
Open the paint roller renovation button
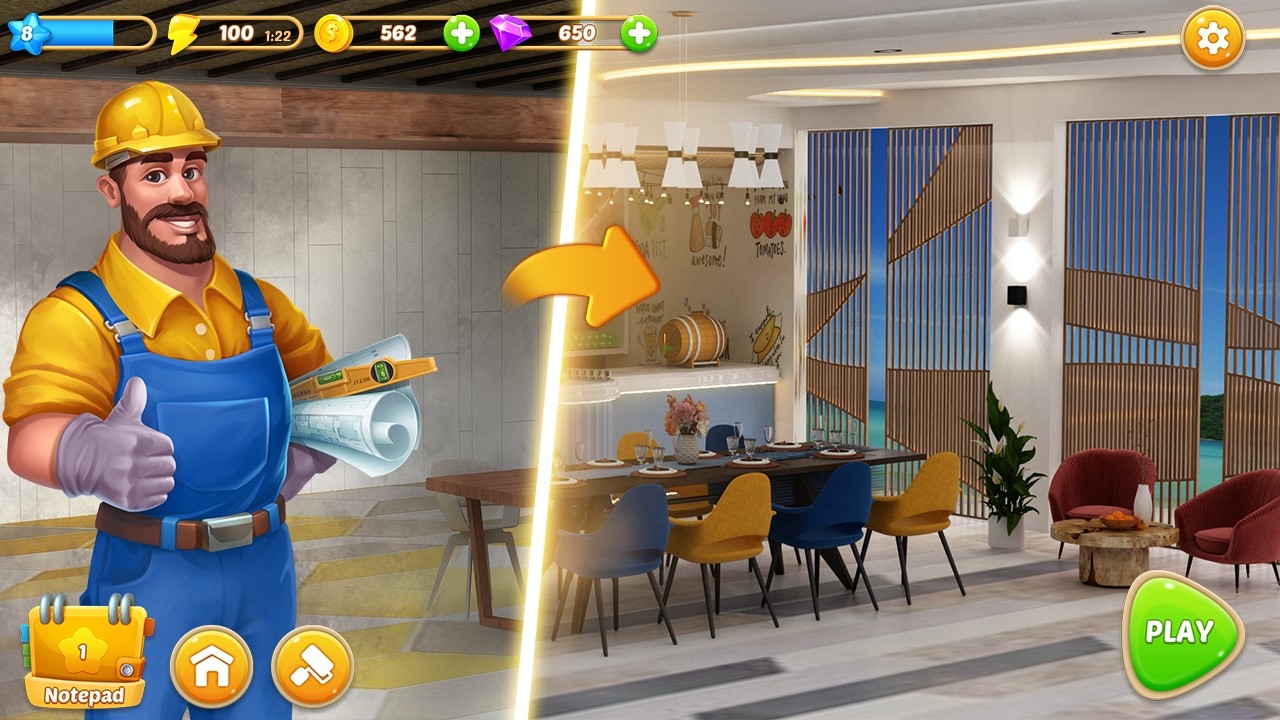coord(313,667)
